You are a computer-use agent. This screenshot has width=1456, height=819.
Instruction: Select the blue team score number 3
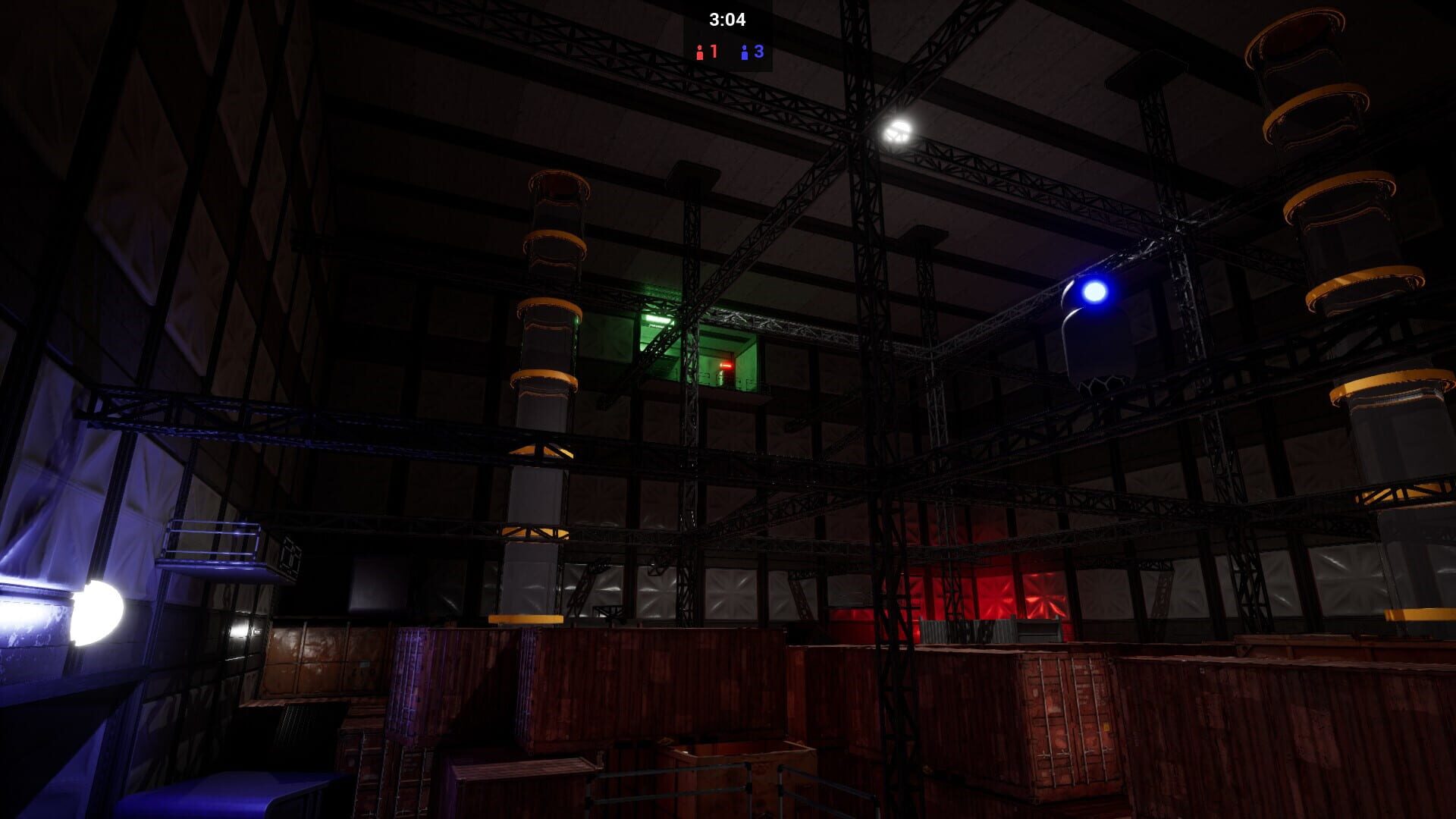tap(759, 52)
